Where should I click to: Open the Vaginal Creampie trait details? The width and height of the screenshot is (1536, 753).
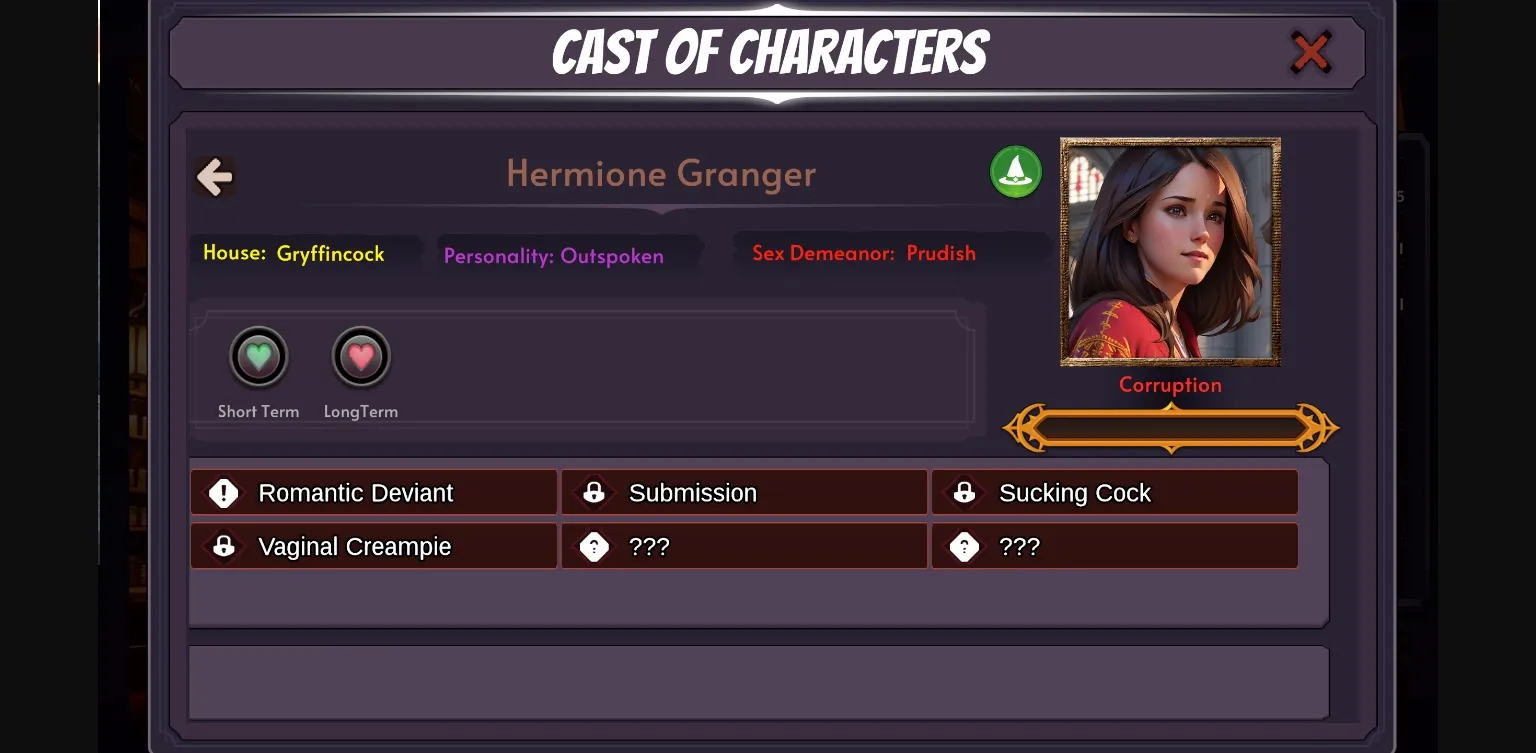(373, 546)
